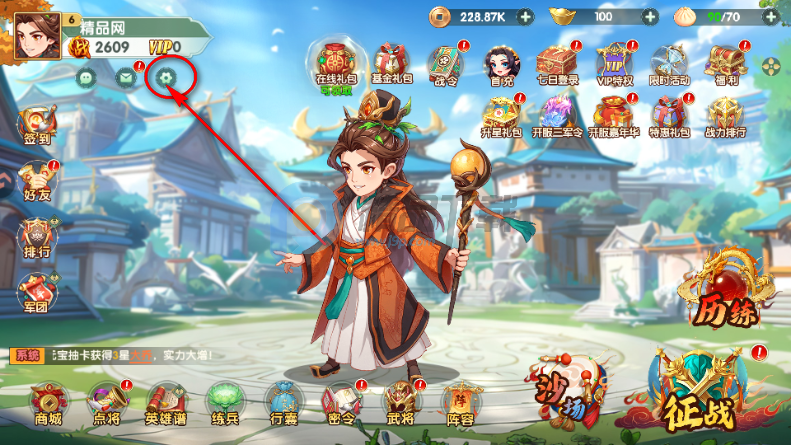Start 征战 campaign battle
The width and height of the screenshot is (791, 445).
click(697, 393)
